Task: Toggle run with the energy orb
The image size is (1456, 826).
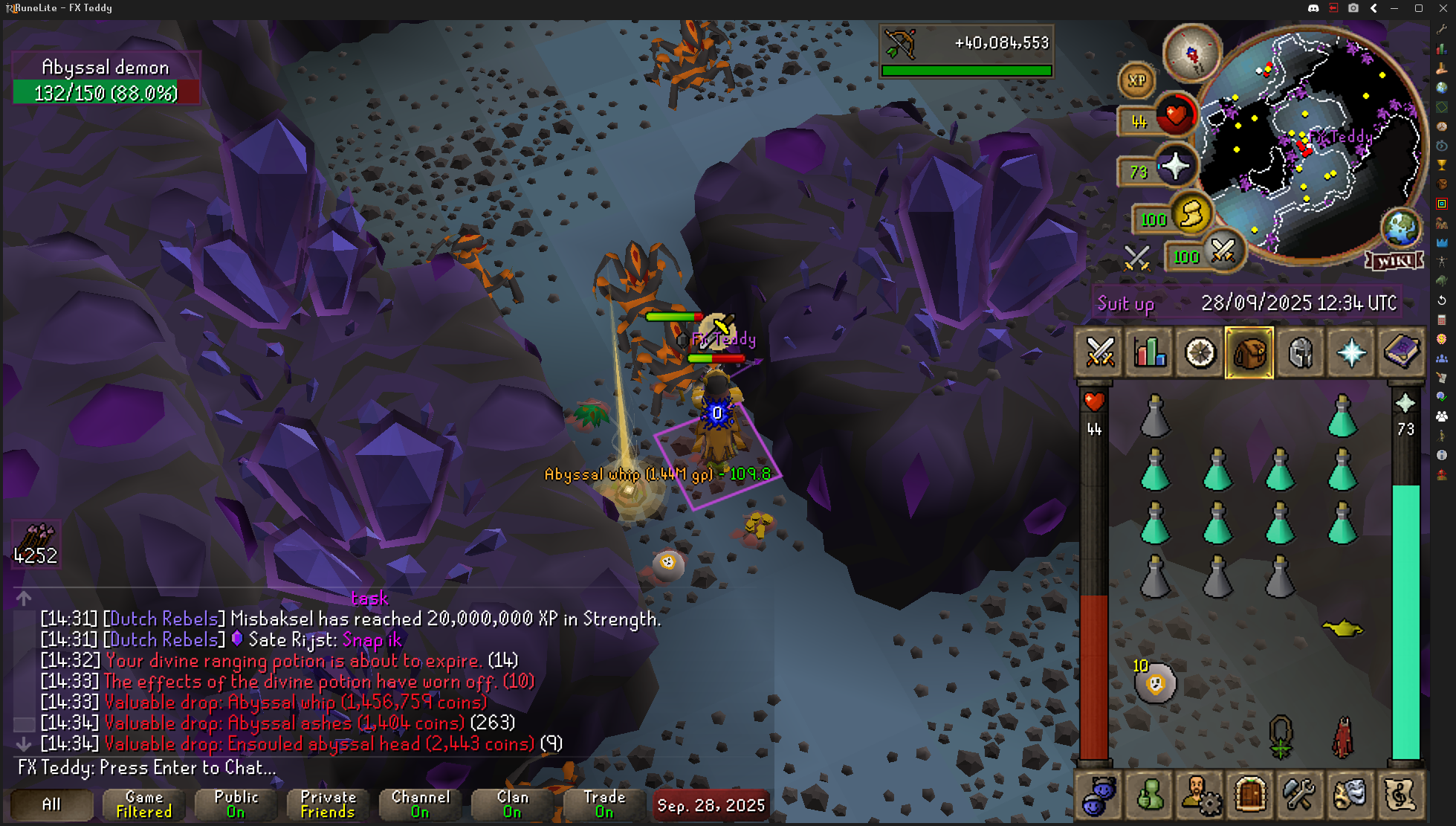Action: 1191,215
